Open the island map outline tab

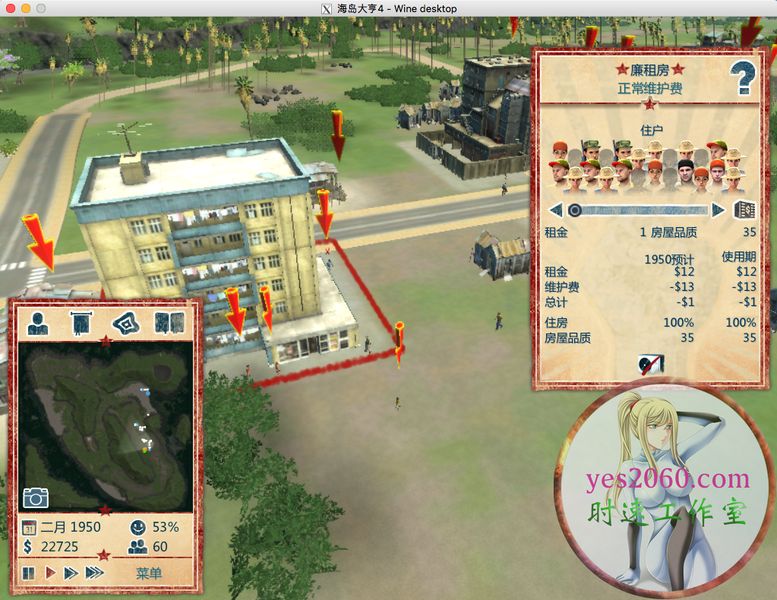click(x=125, y=323)
